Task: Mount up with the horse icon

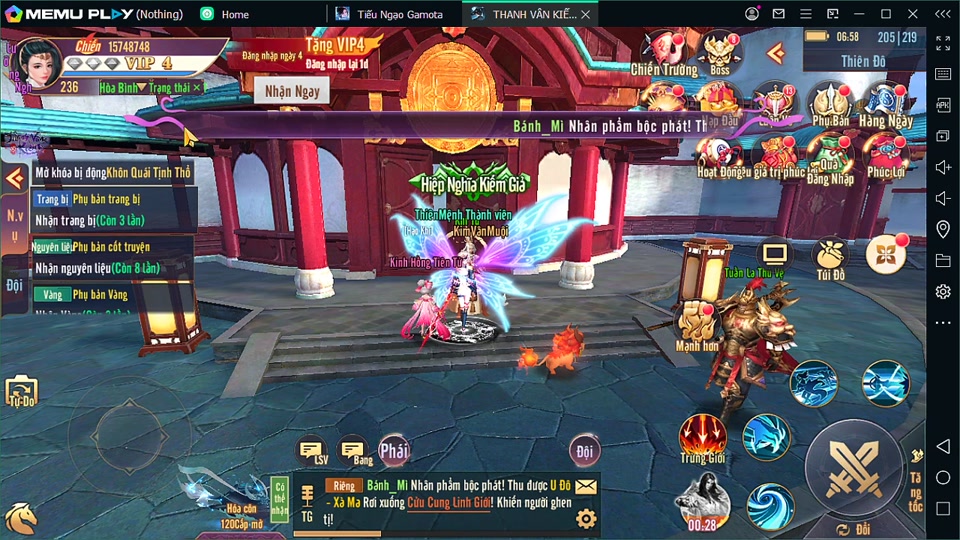Action: coord(21,517)
